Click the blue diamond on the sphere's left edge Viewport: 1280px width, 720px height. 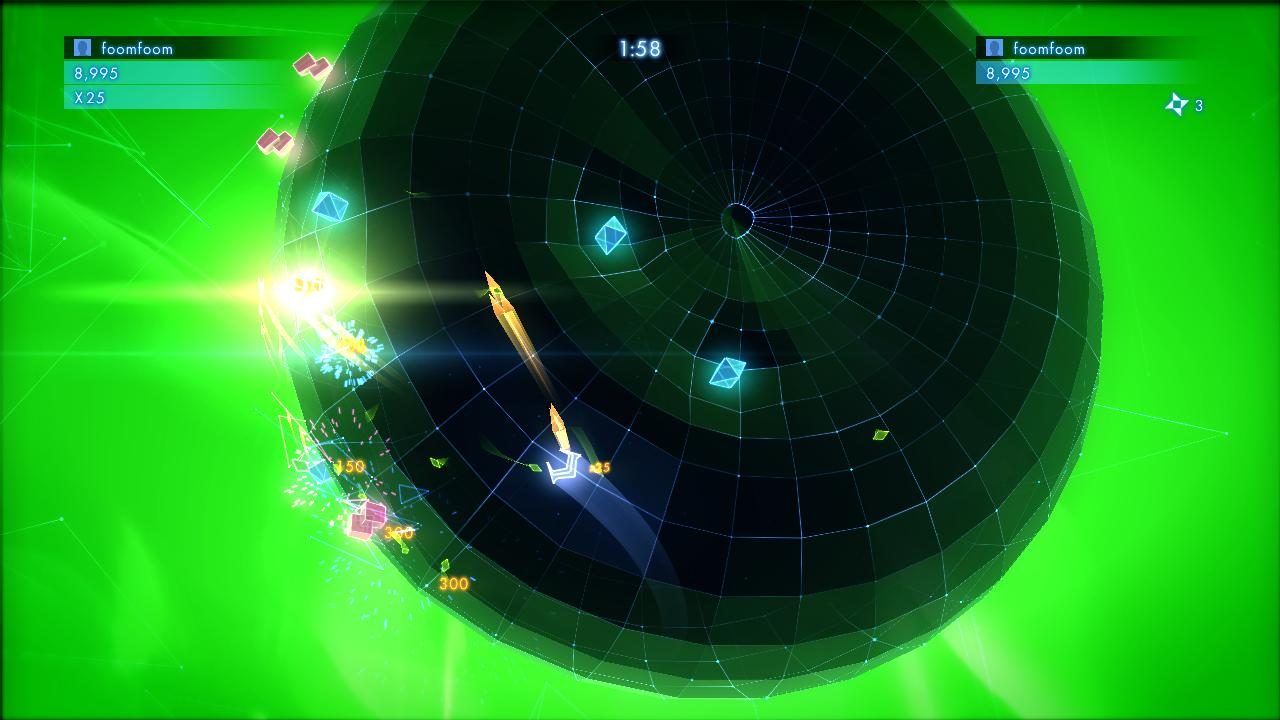coord(330,207)
